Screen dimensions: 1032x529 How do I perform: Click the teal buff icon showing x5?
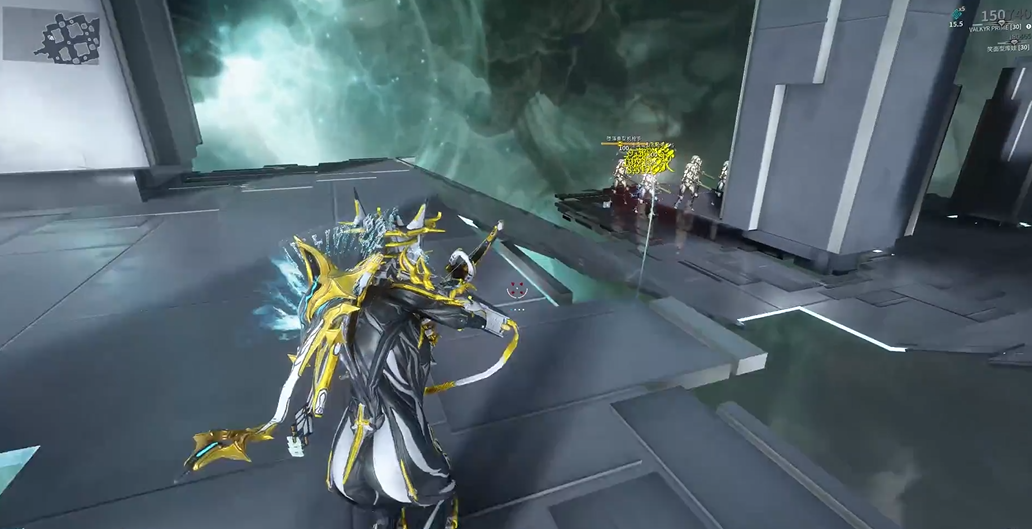point(955,14)
